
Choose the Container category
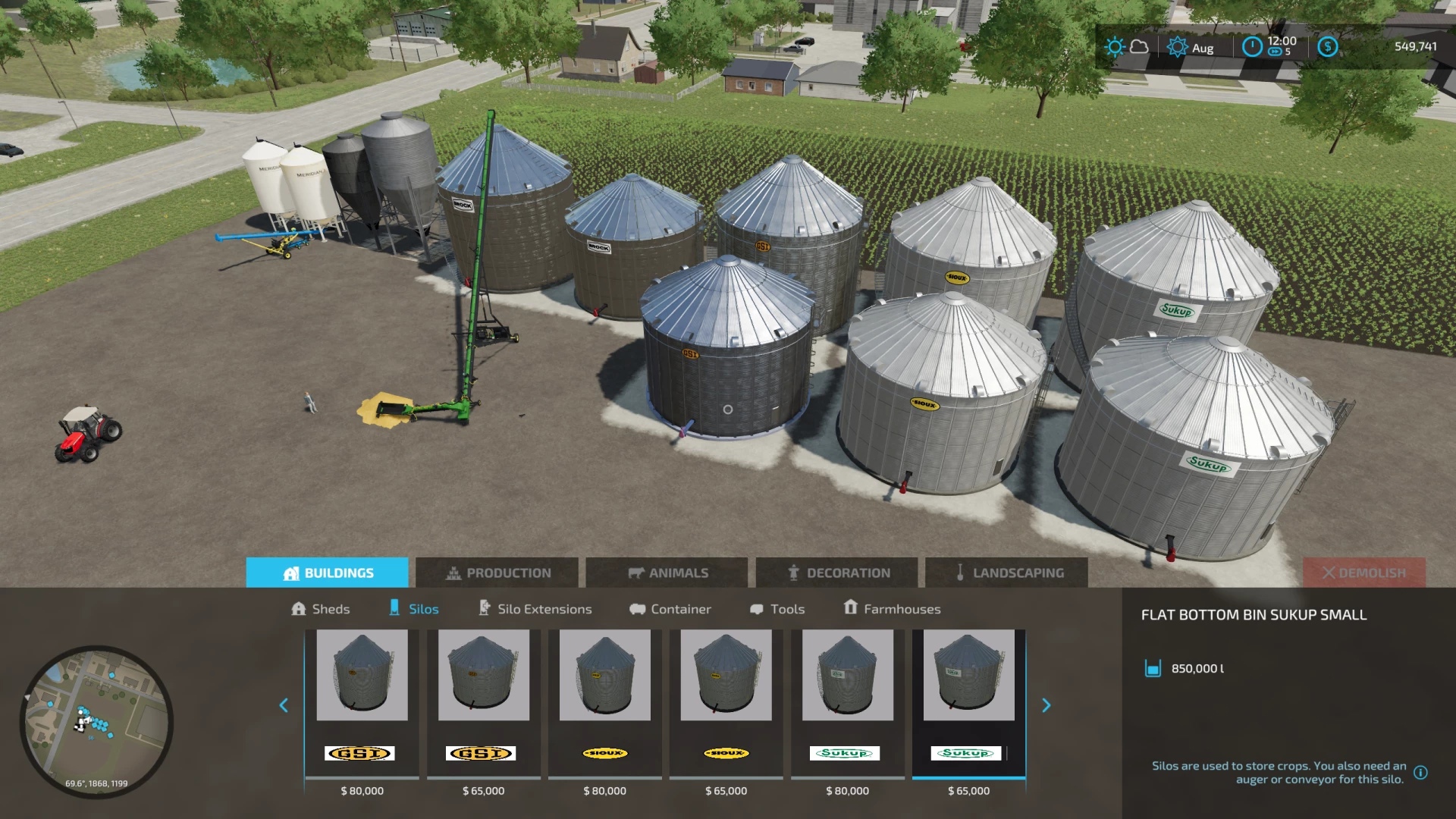pos(670,609)
